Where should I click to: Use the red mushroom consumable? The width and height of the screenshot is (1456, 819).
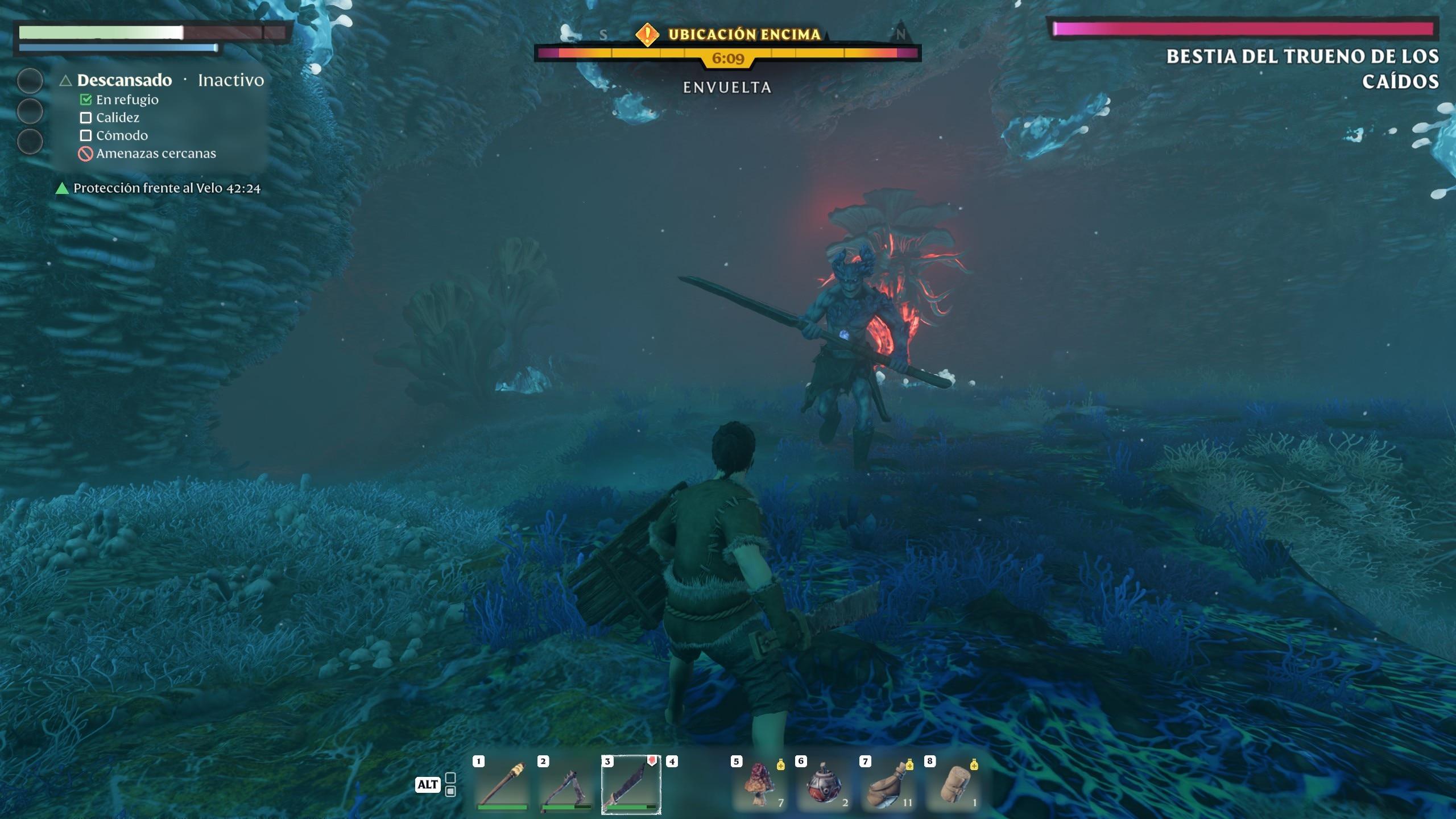click(x=760, y=785)
